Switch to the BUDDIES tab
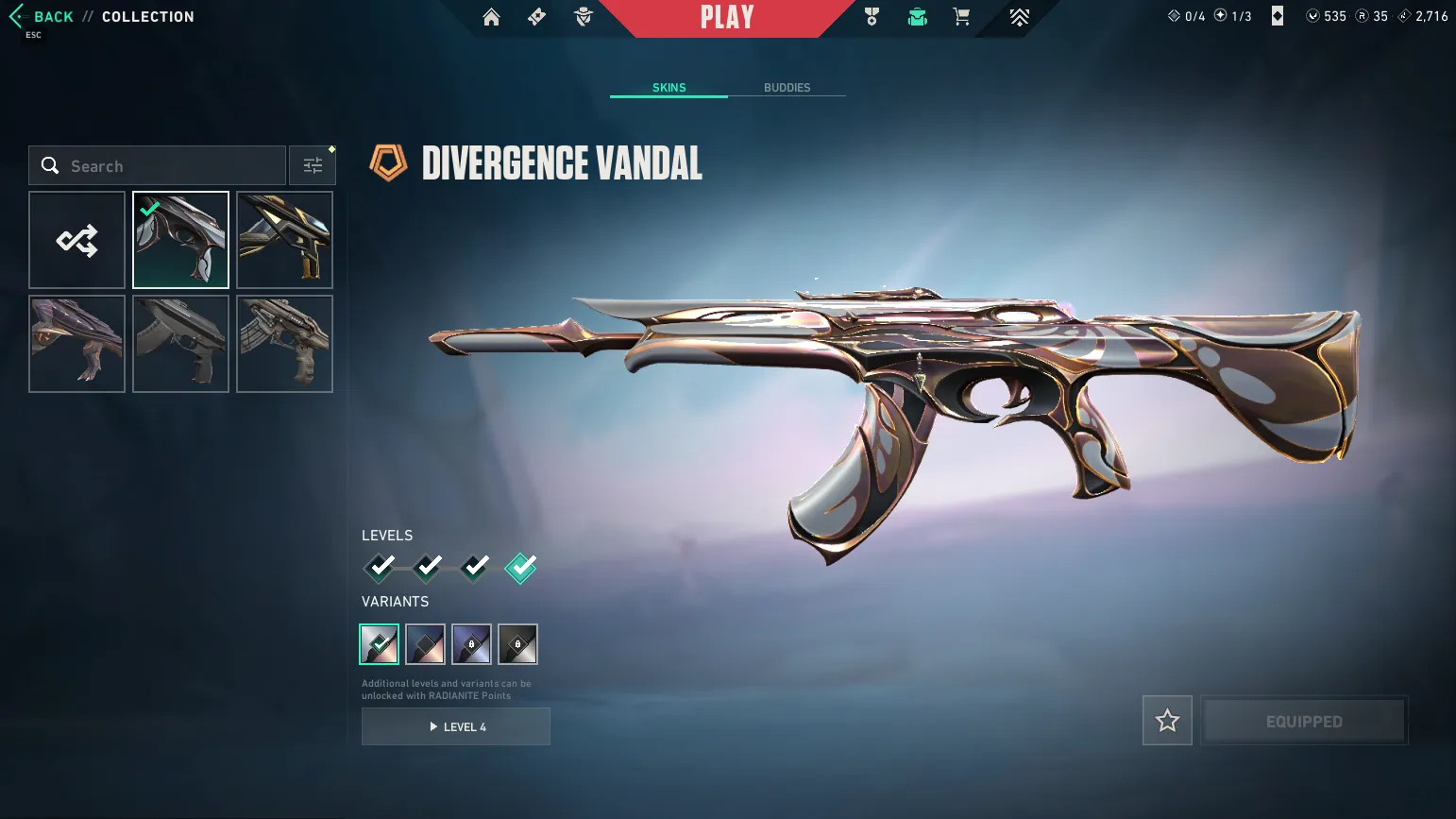 pyautogui.click(x=787, y=87)
